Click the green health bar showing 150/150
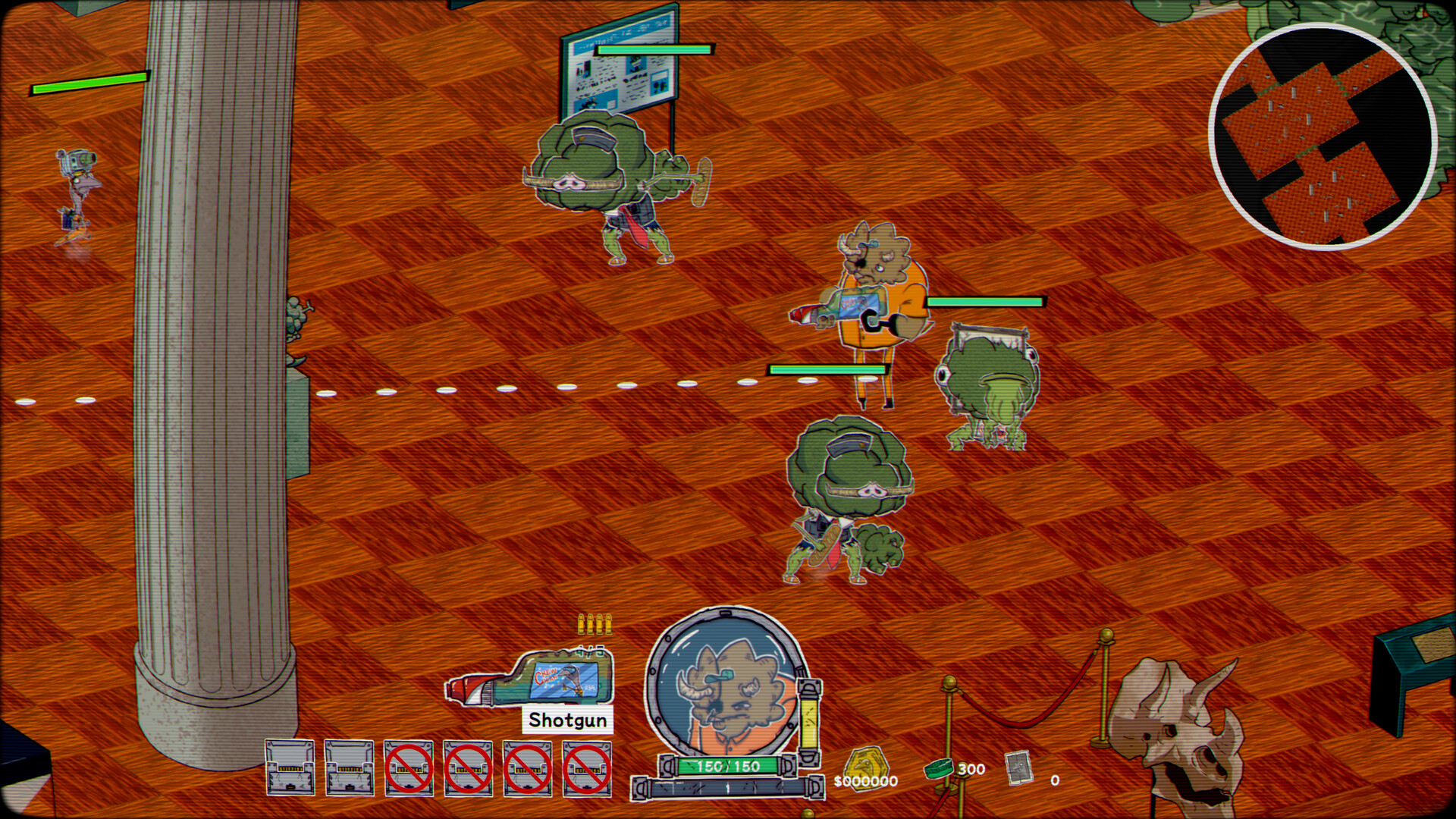 726,767
